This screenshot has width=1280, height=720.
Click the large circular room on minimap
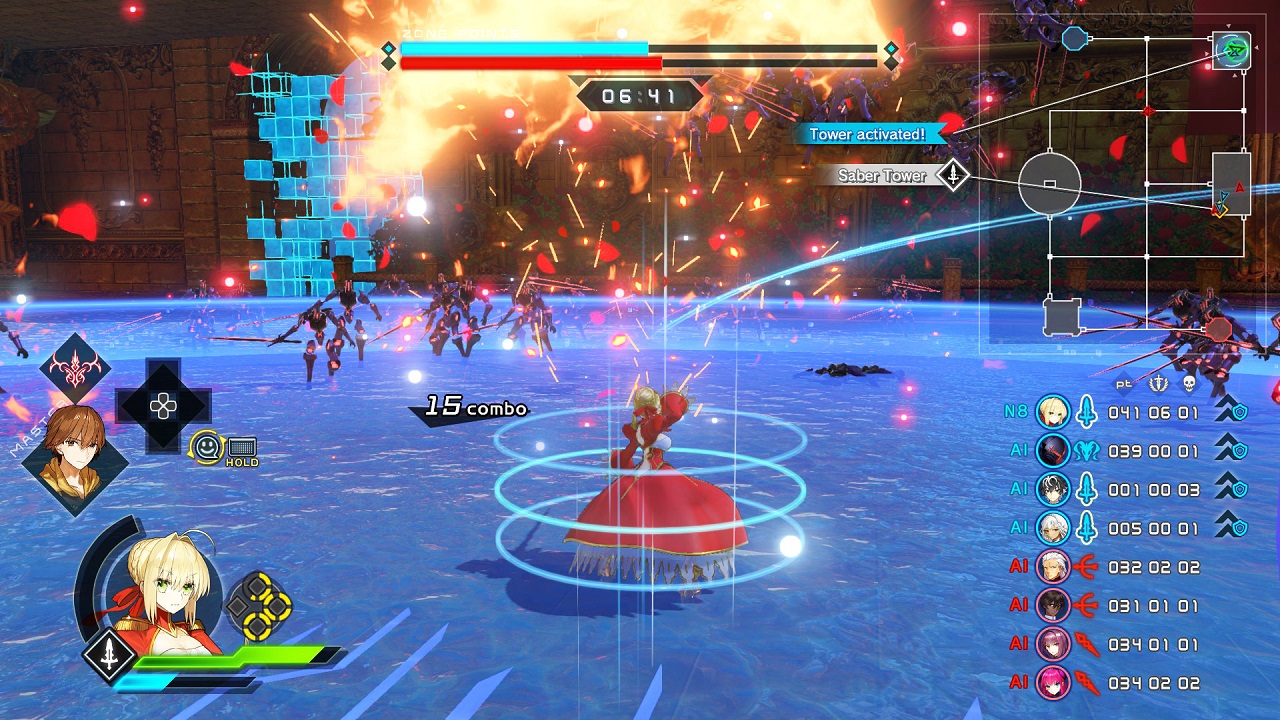[1049, 184]
